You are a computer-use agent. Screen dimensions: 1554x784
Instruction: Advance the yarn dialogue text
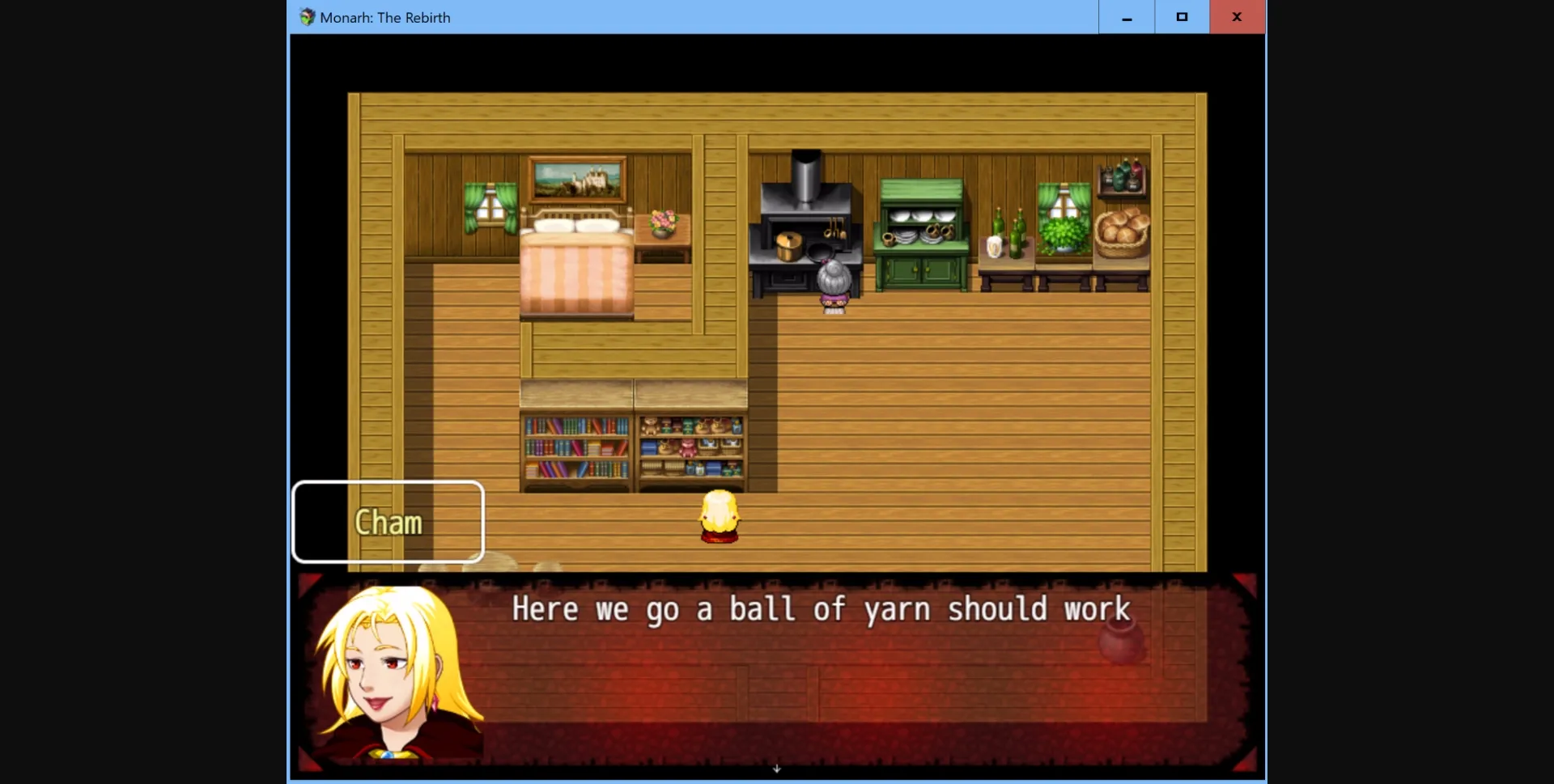coord(820,610)
